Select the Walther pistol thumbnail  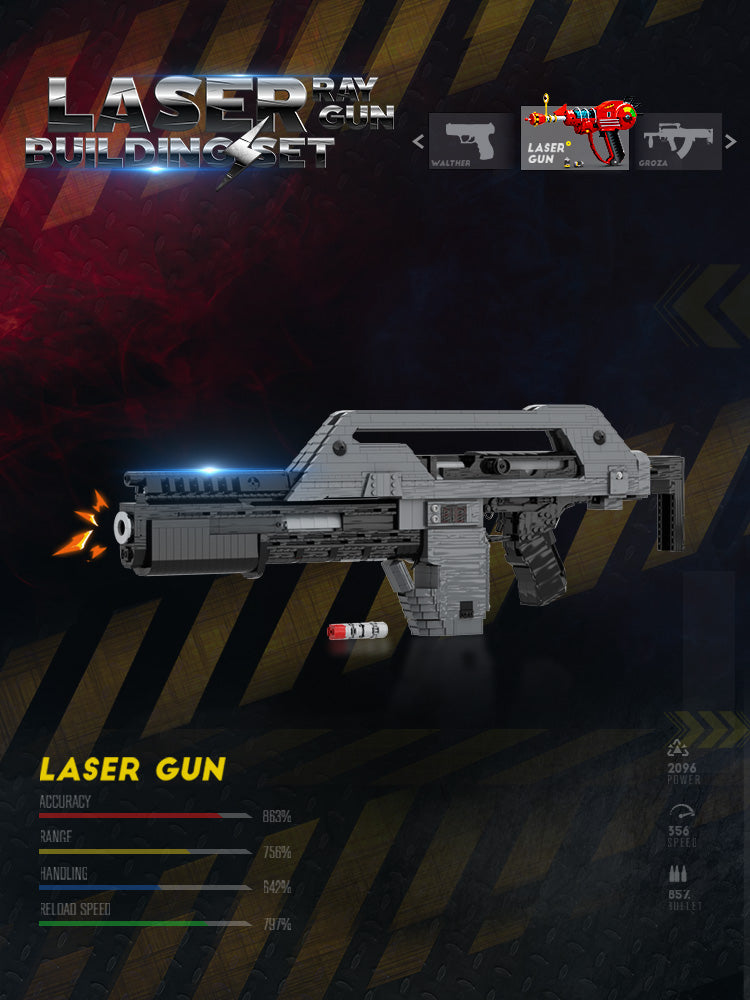tap(472, 141)
